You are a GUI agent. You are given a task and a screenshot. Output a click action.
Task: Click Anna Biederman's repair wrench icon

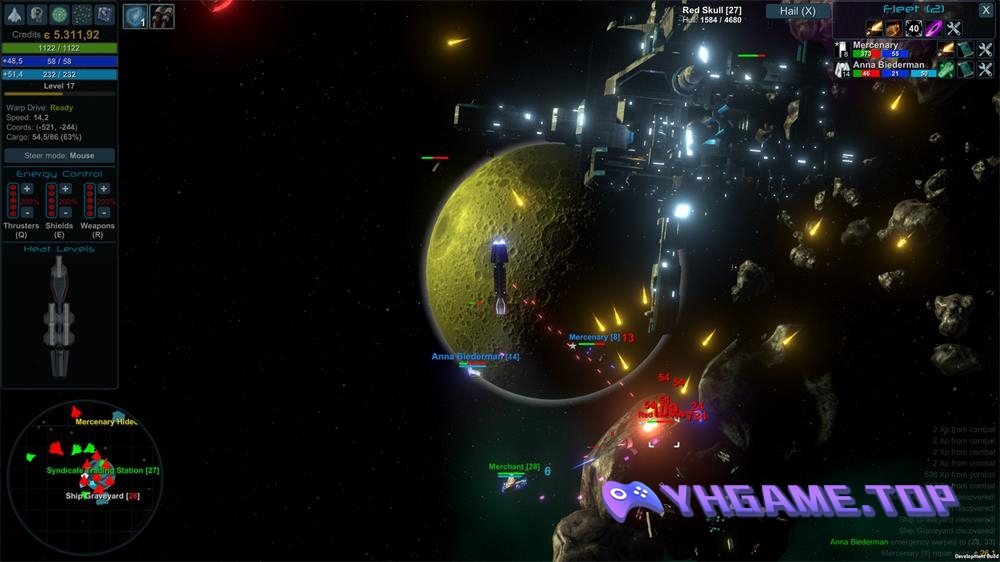984,69
